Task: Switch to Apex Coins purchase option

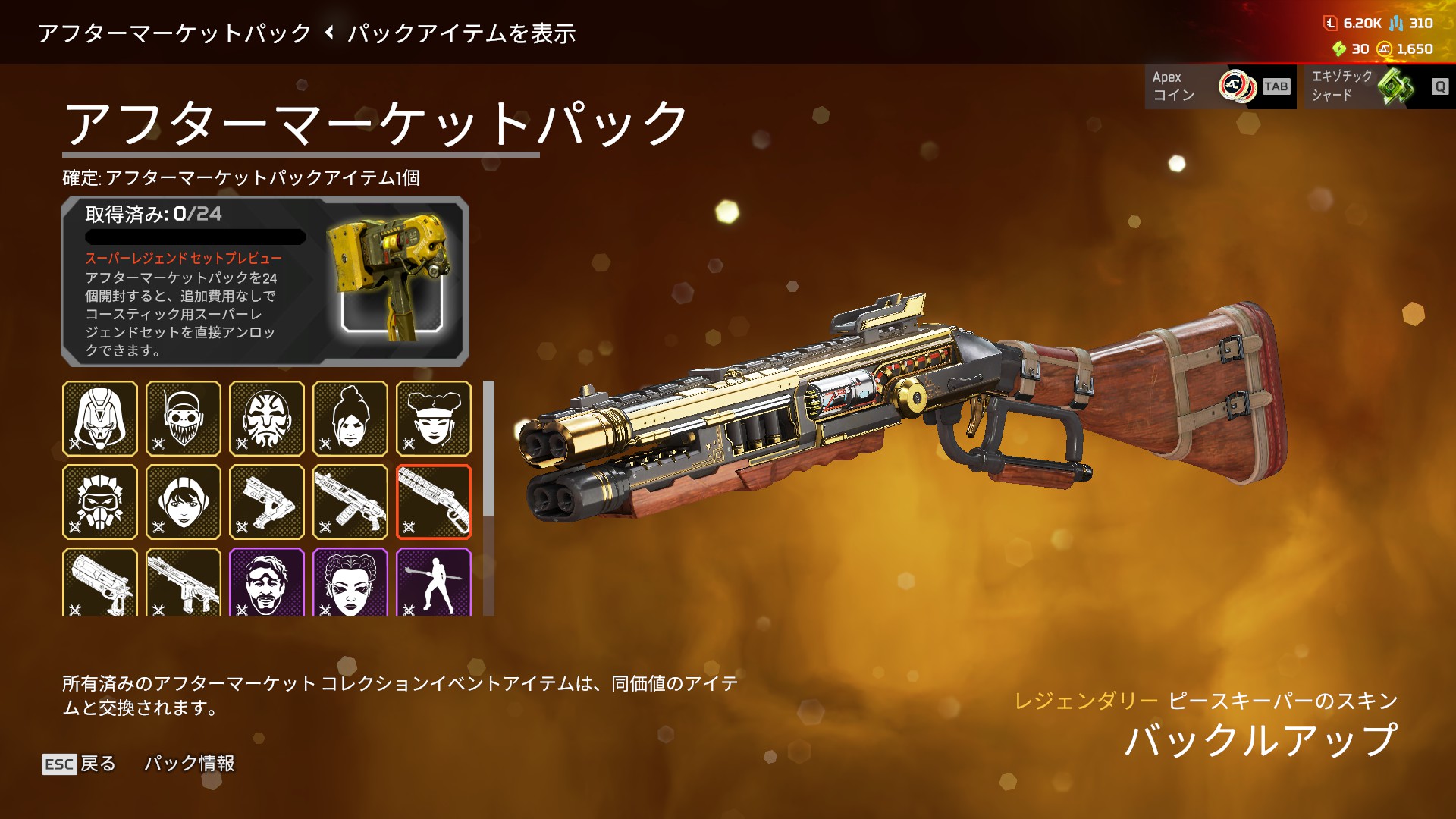Action: click(1220, 86)
